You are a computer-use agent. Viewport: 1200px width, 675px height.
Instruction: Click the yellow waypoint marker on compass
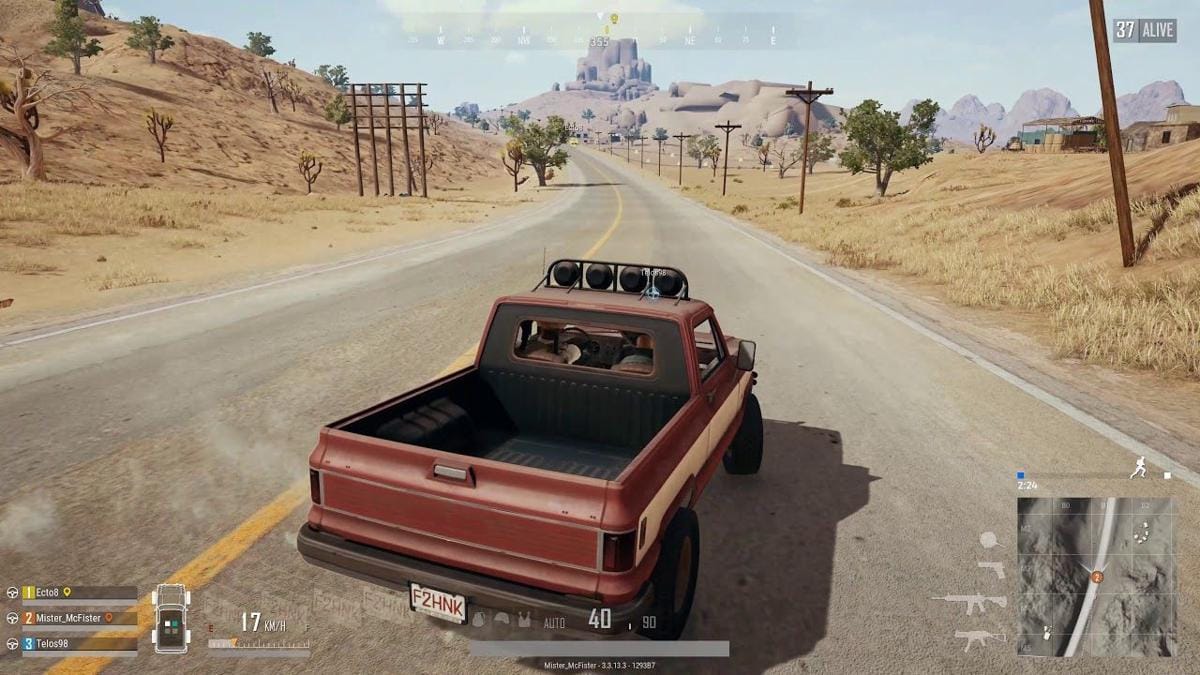tap(614, 18)
